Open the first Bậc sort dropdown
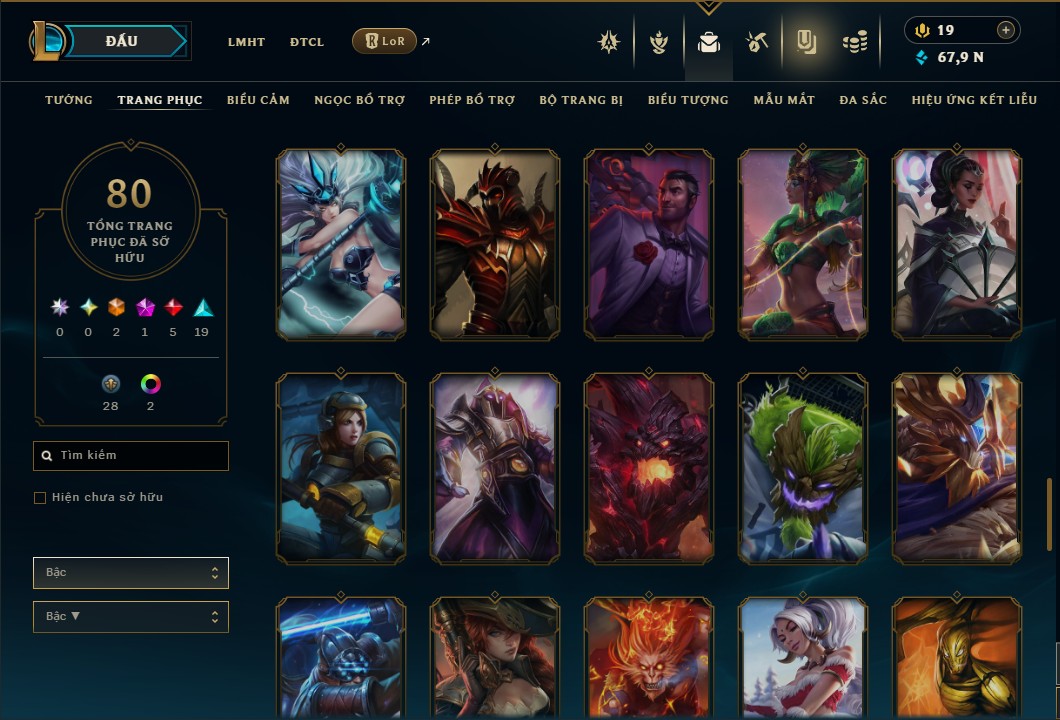The height and width of the screenshot is (720, 1060). pos(131,573)
